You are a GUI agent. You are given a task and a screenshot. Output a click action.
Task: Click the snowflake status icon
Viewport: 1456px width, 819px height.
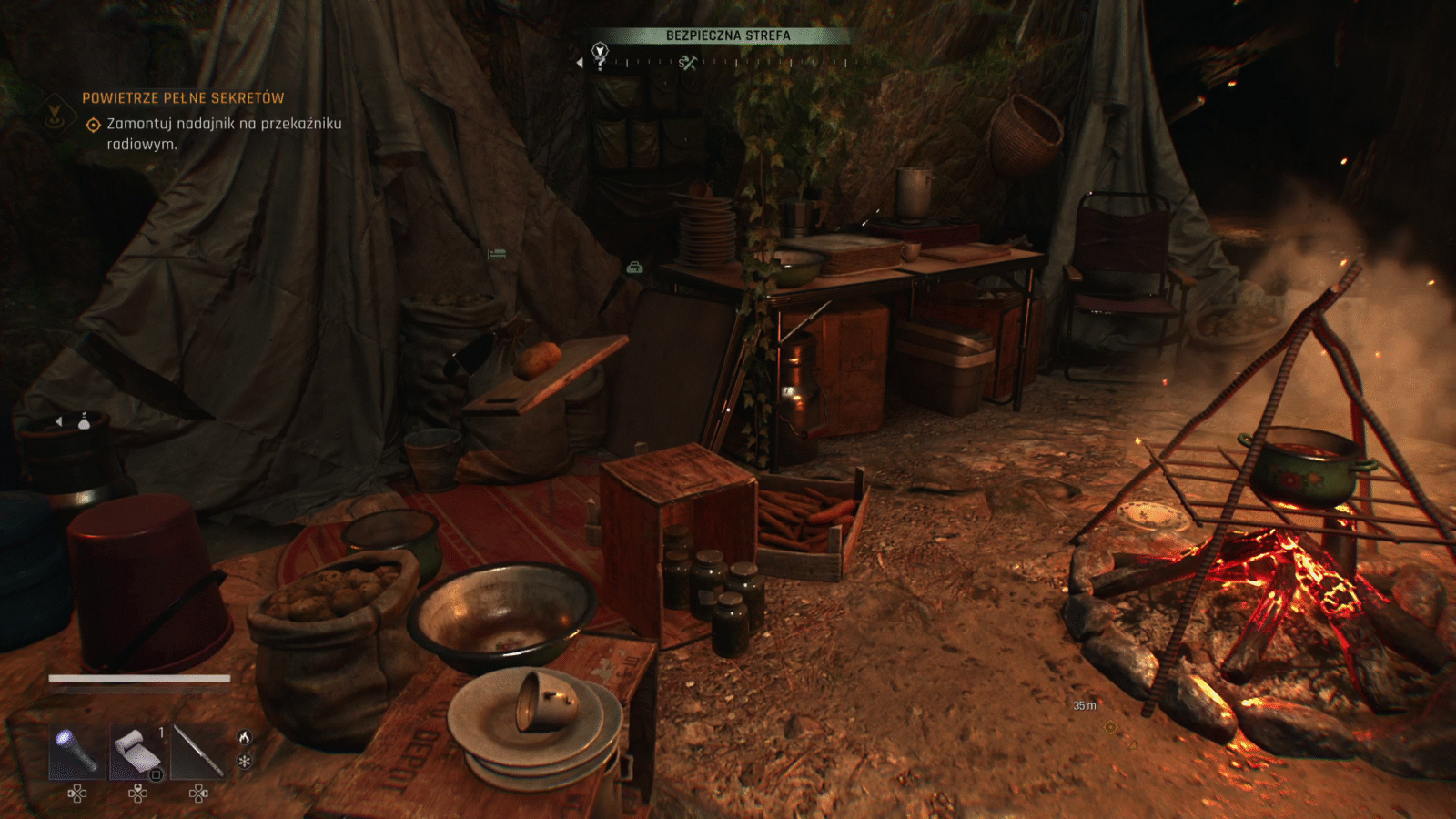[x=244, y=761]
